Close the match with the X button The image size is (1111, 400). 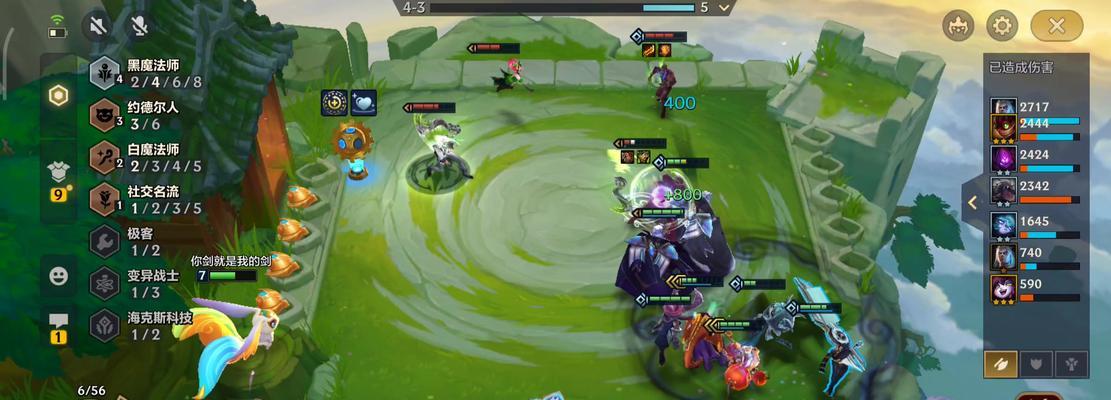(1058, 25)
